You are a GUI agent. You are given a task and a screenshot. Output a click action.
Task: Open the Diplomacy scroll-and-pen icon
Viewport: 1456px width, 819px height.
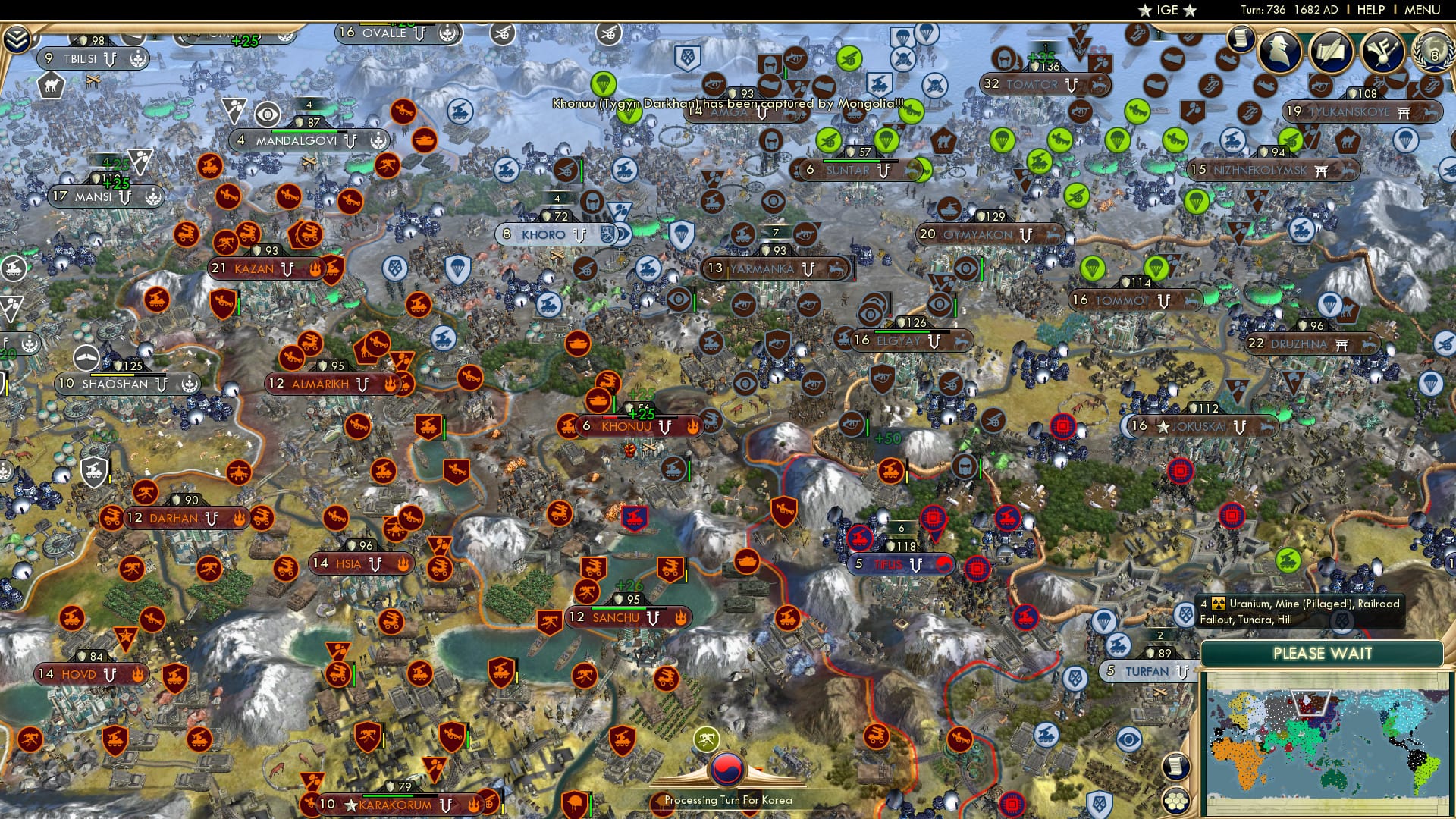click(x=1332, y=53)
